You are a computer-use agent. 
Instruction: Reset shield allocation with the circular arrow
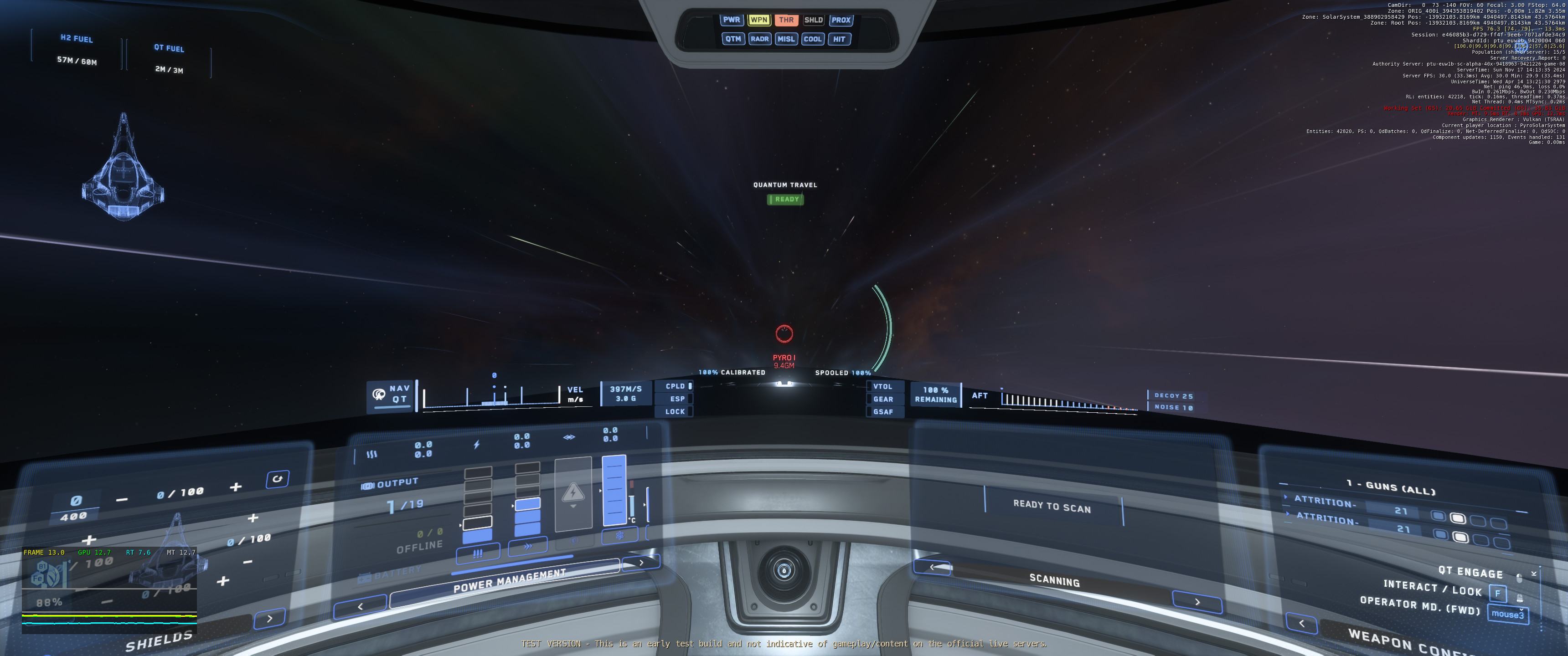[278, 479]
